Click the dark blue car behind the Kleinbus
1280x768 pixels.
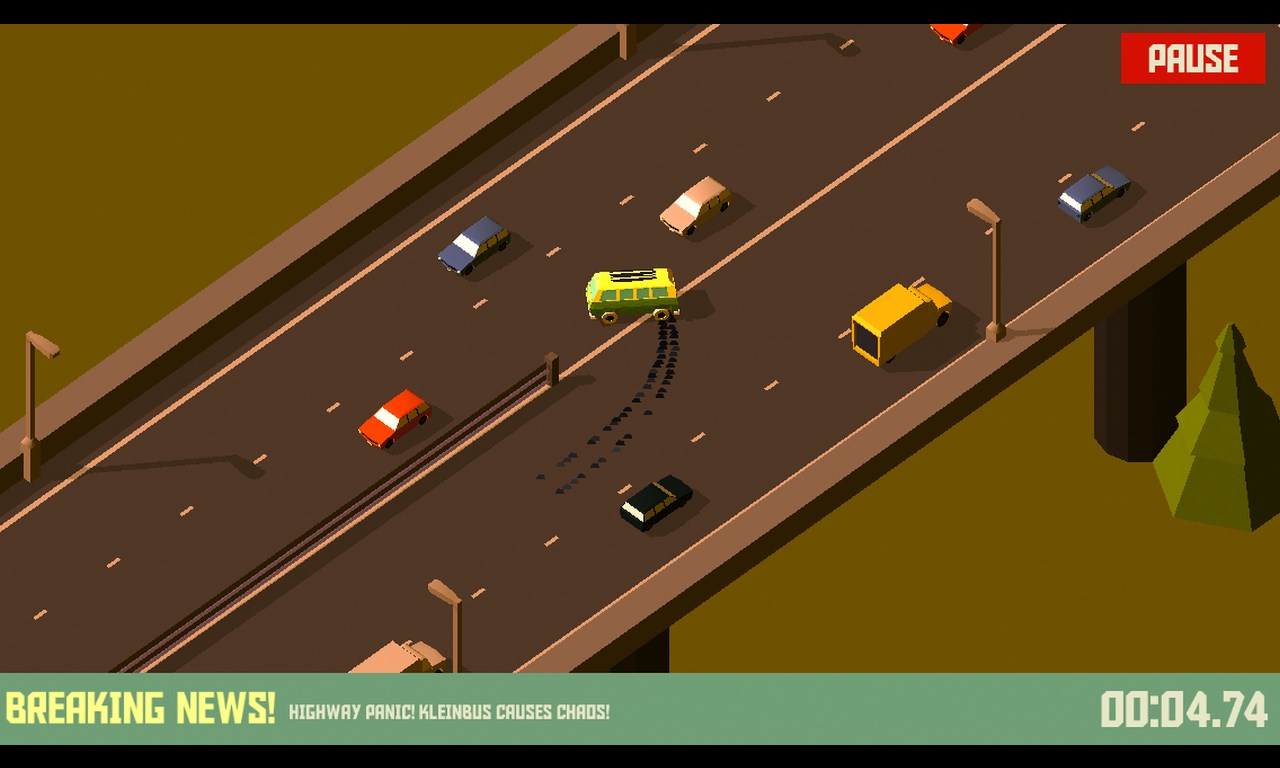point(474,245)
